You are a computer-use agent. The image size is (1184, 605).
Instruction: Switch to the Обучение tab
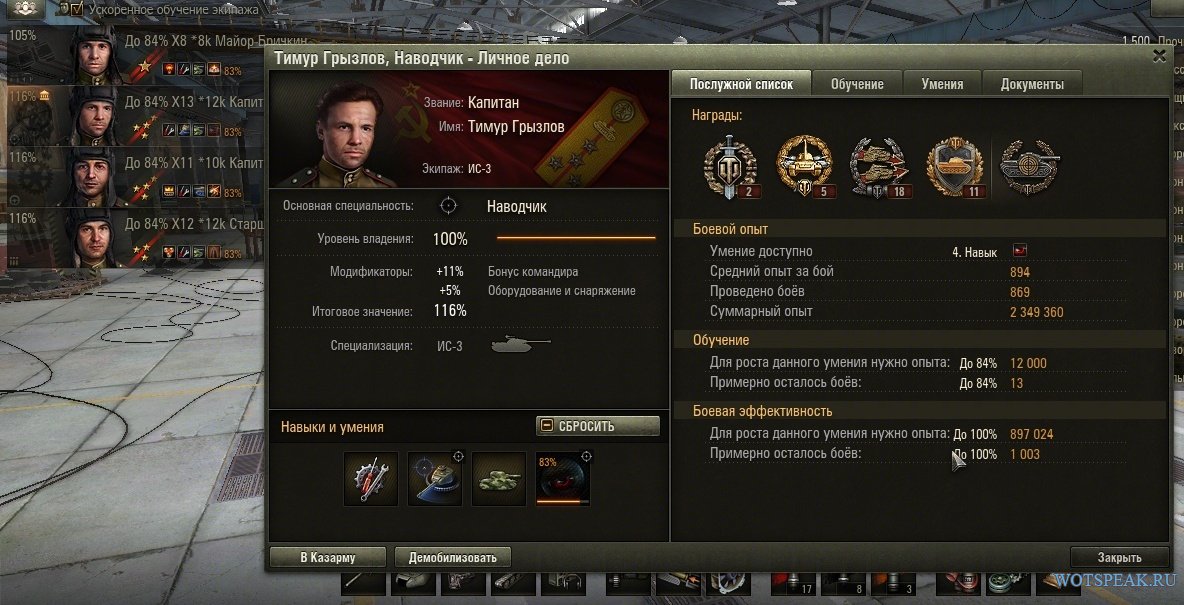(x=857, y=84)
